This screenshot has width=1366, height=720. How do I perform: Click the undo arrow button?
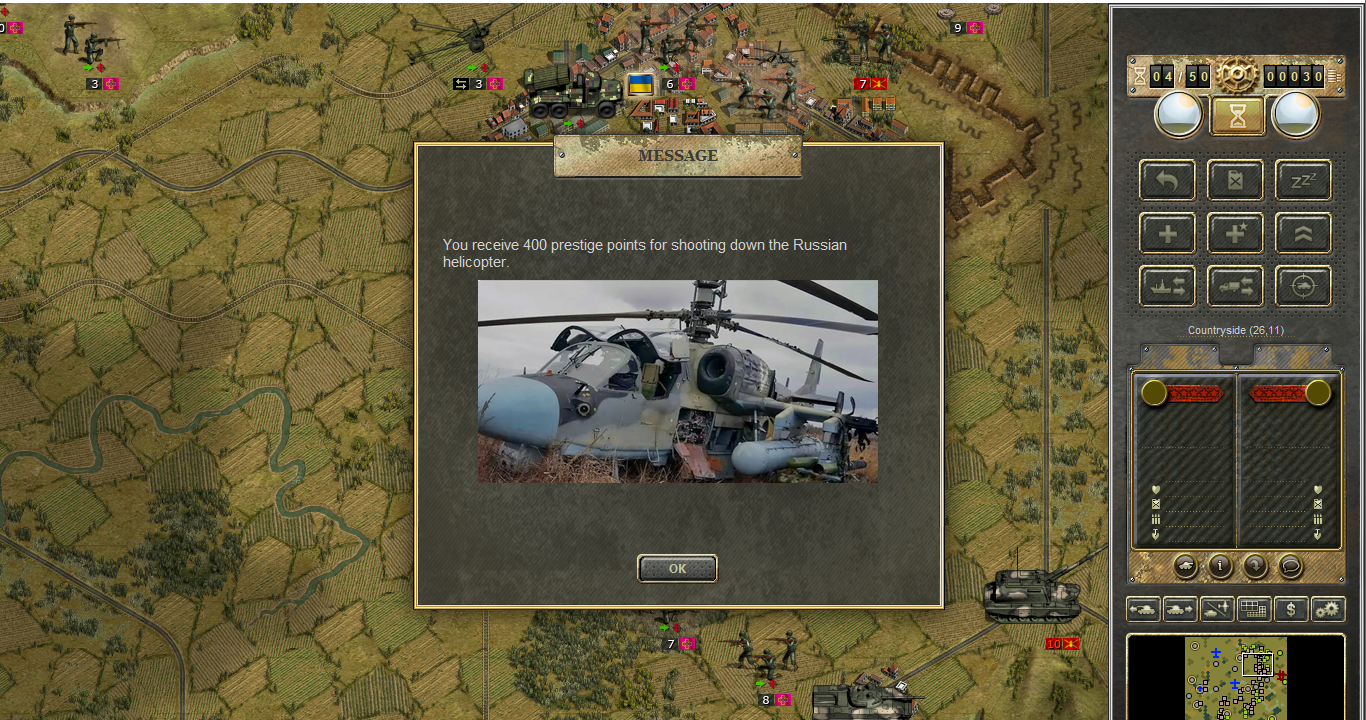tap(1167, 181)
